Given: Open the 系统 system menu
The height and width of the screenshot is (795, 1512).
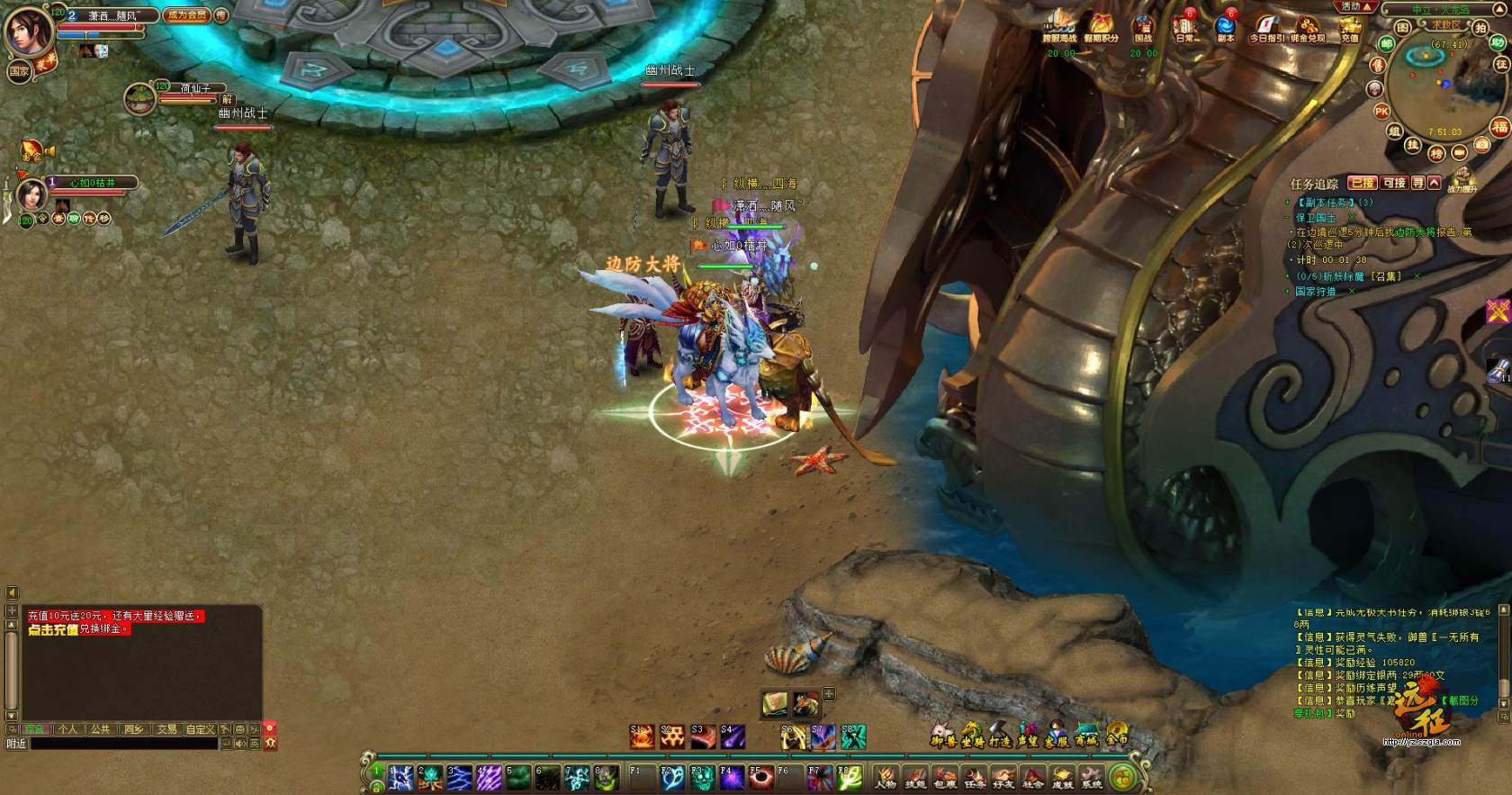Looking at the screenshot, I should tap(1092, 776).
